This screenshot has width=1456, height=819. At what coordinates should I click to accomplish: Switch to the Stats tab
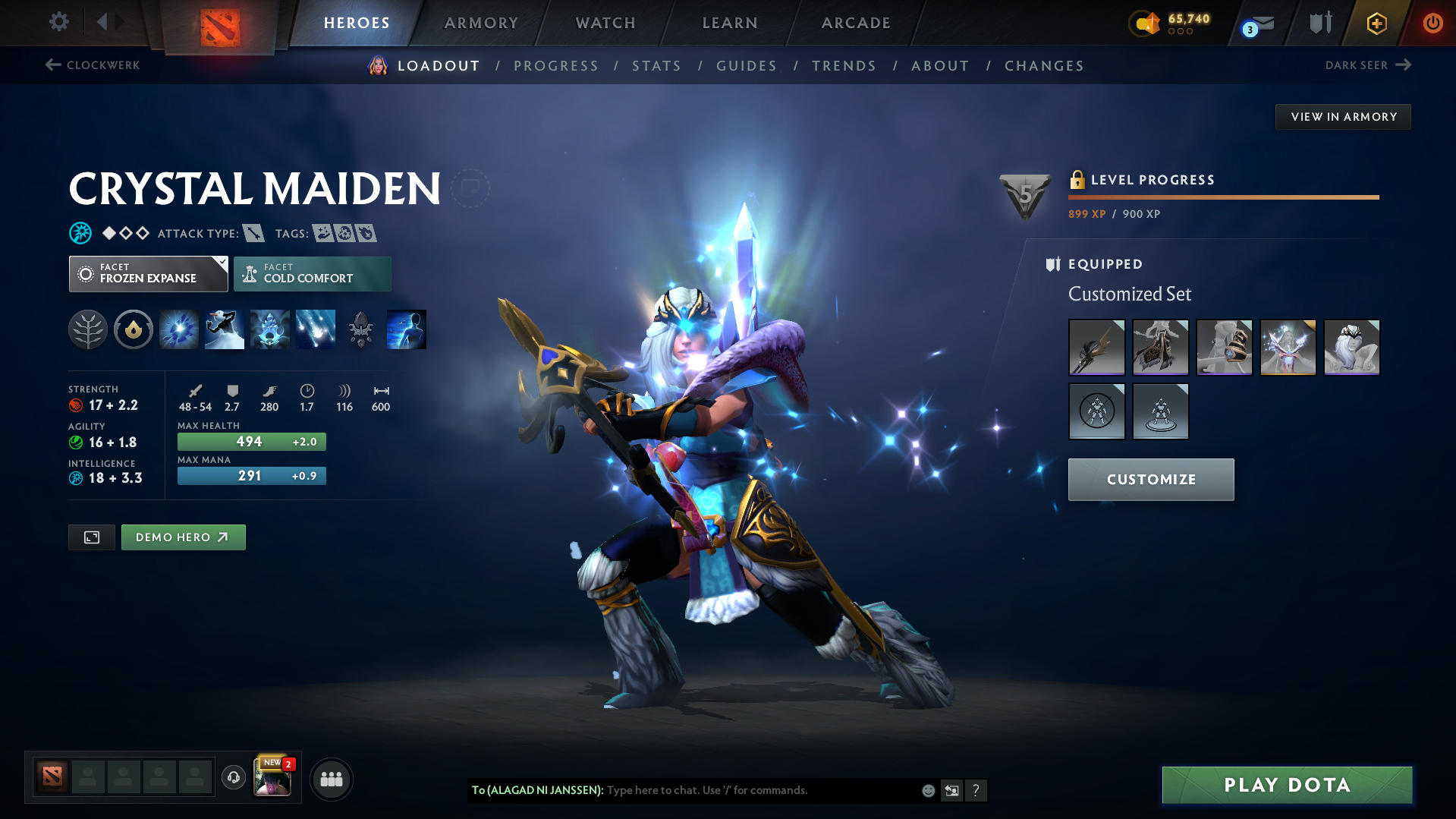(656, 66)
